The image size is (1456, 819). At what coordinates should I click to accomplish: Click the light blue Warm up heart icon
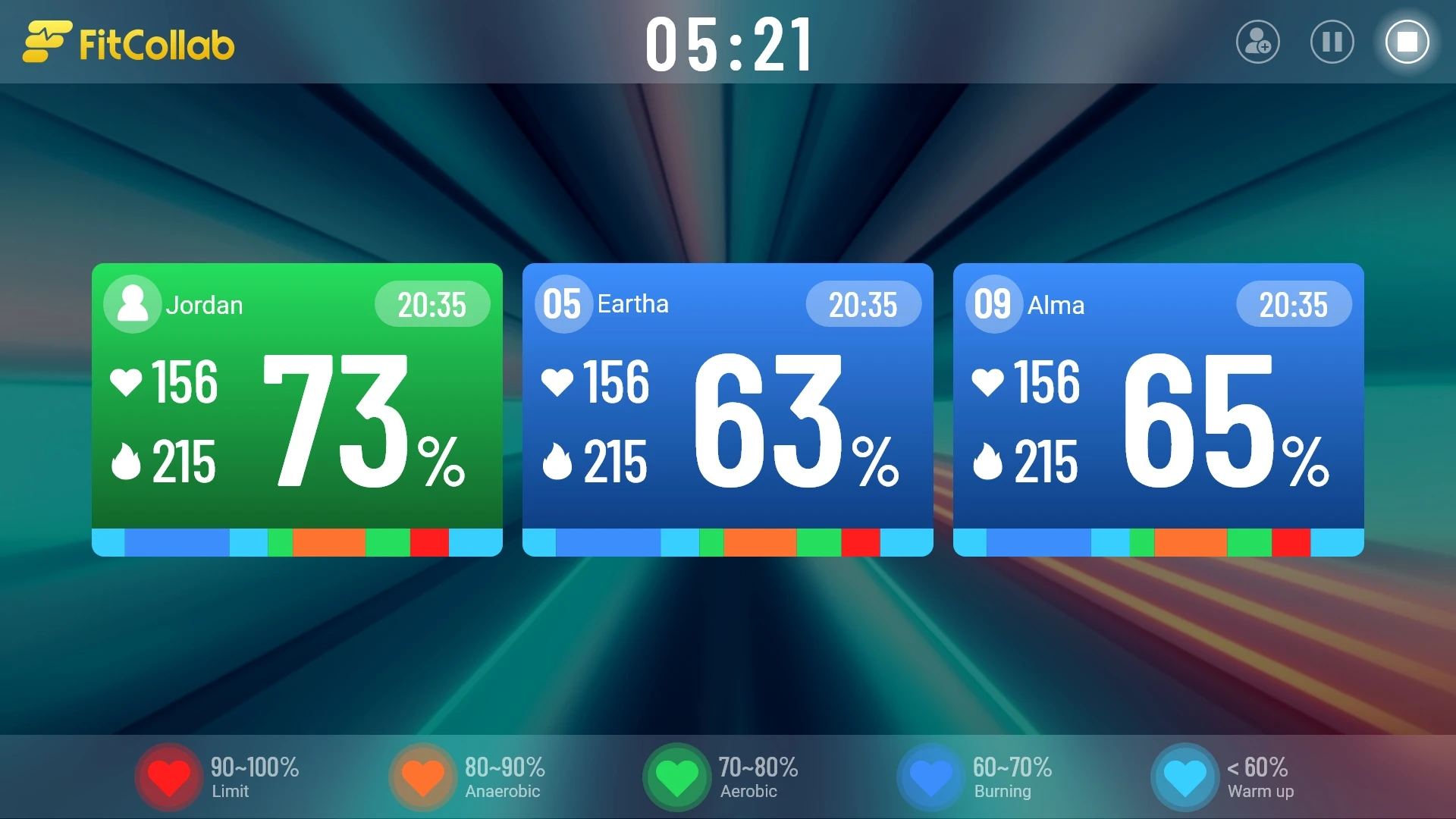1184,775
